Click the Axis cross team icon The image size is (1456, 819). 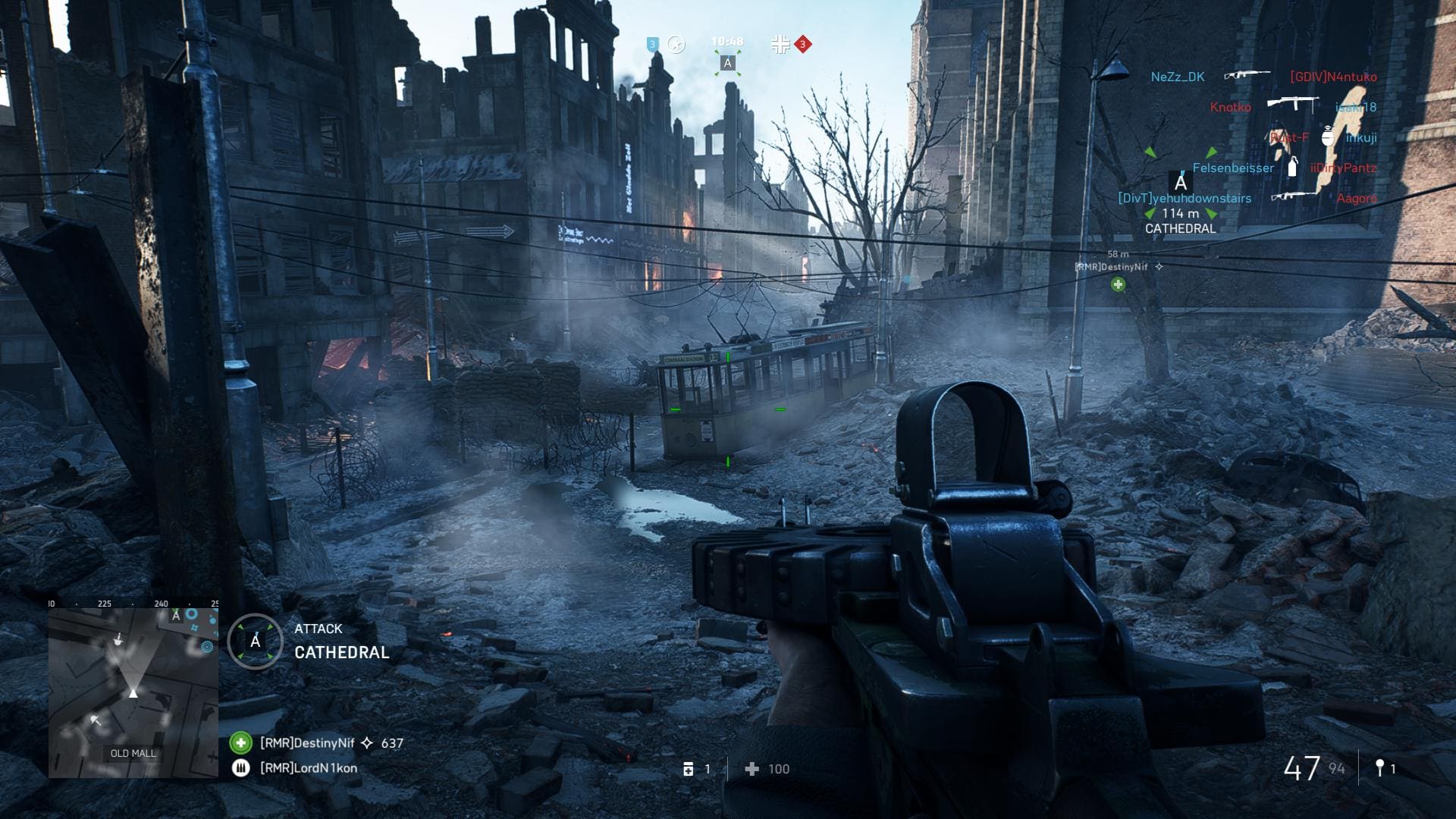pos(780,45)
